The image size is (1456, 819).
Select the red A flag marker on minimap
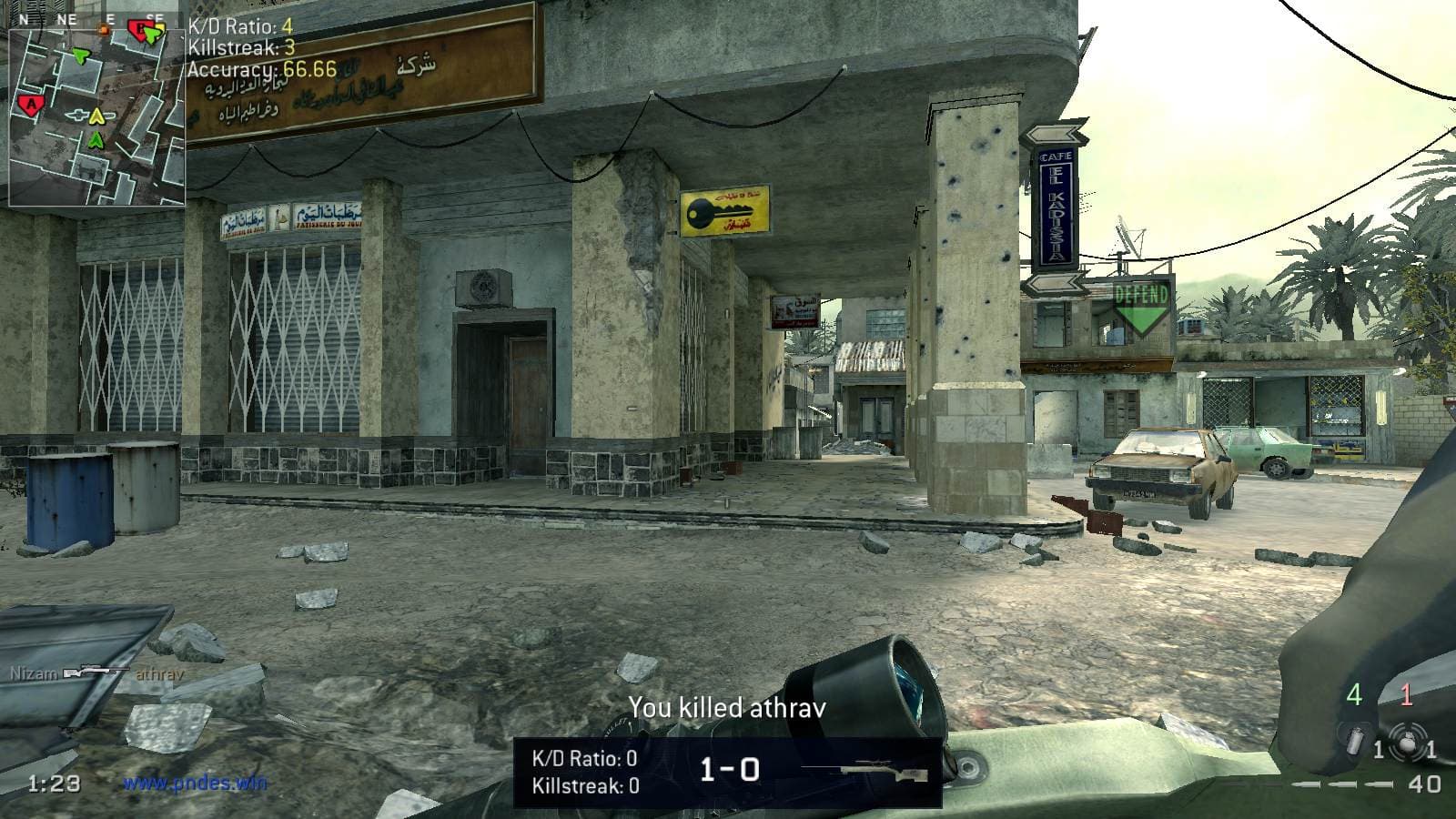32,106
